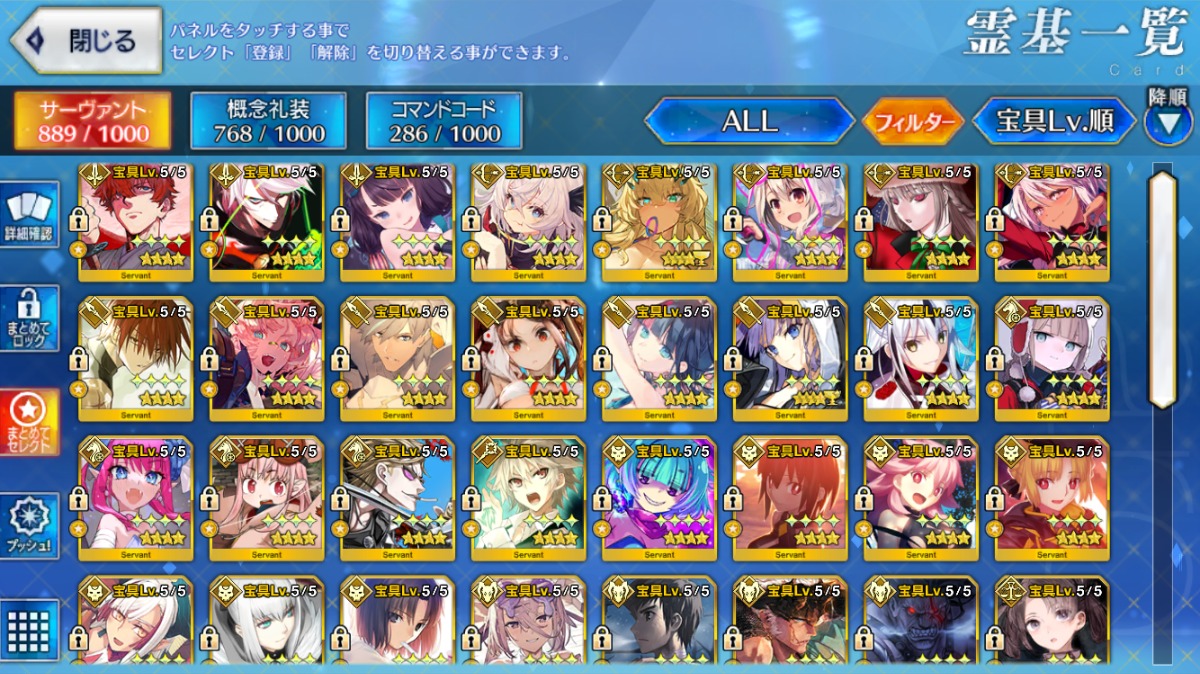1200x674 pixels.
Task: Open 詳細確認 card details mode
Action: click(30, 215)
